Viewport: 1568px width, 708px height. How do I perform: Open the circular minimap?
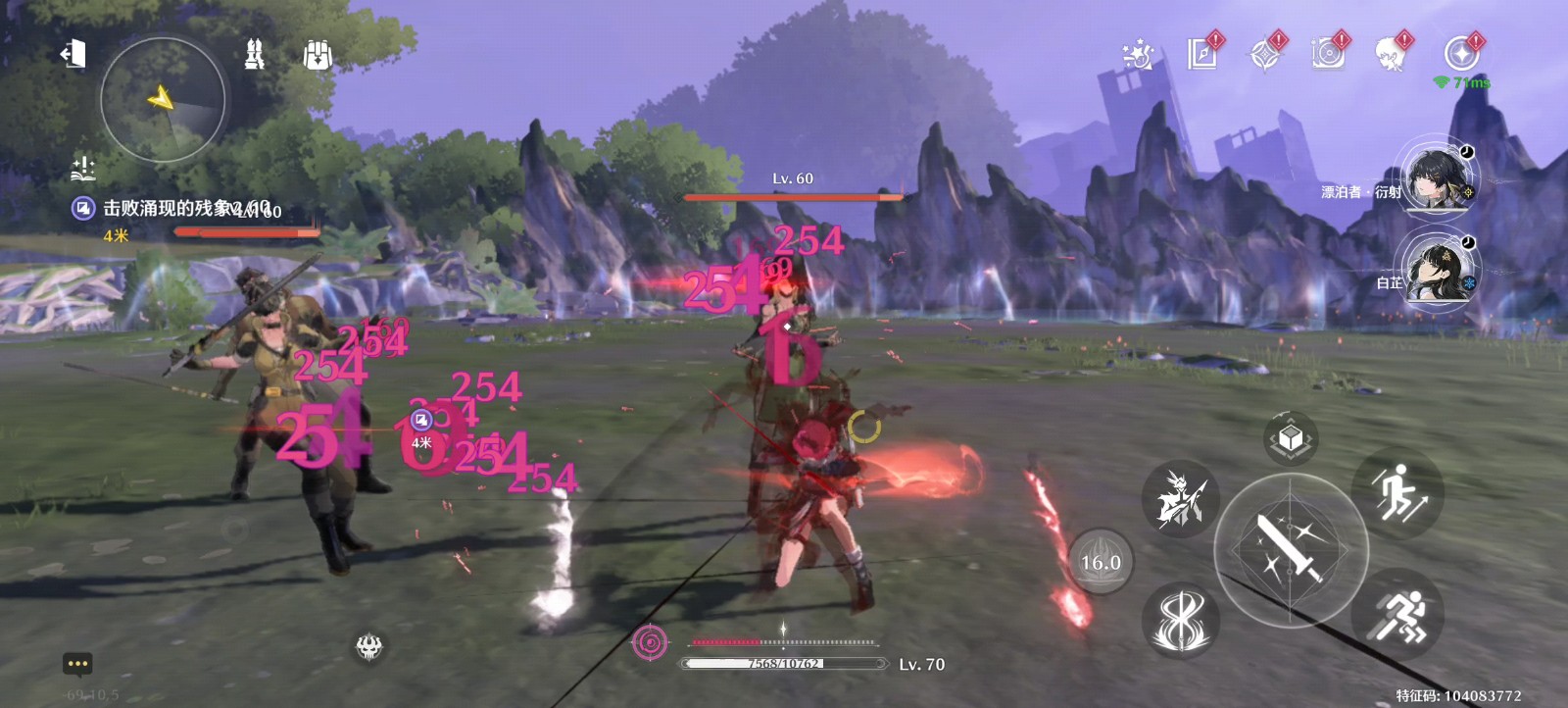[163, 100]
